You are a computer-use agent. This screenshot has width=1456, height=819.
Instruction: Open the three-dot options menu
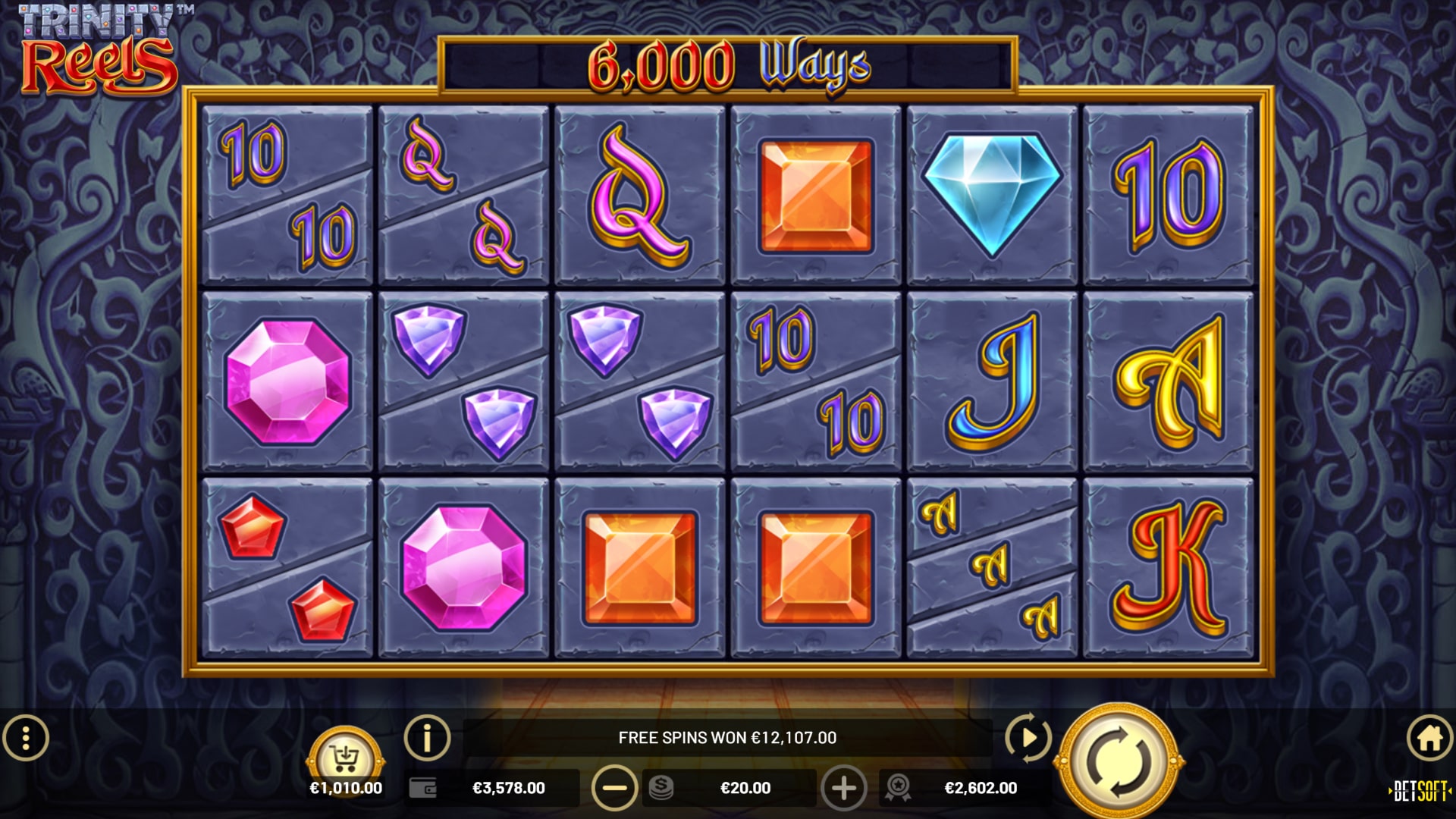pyautogui.click(x=26, y=738)
